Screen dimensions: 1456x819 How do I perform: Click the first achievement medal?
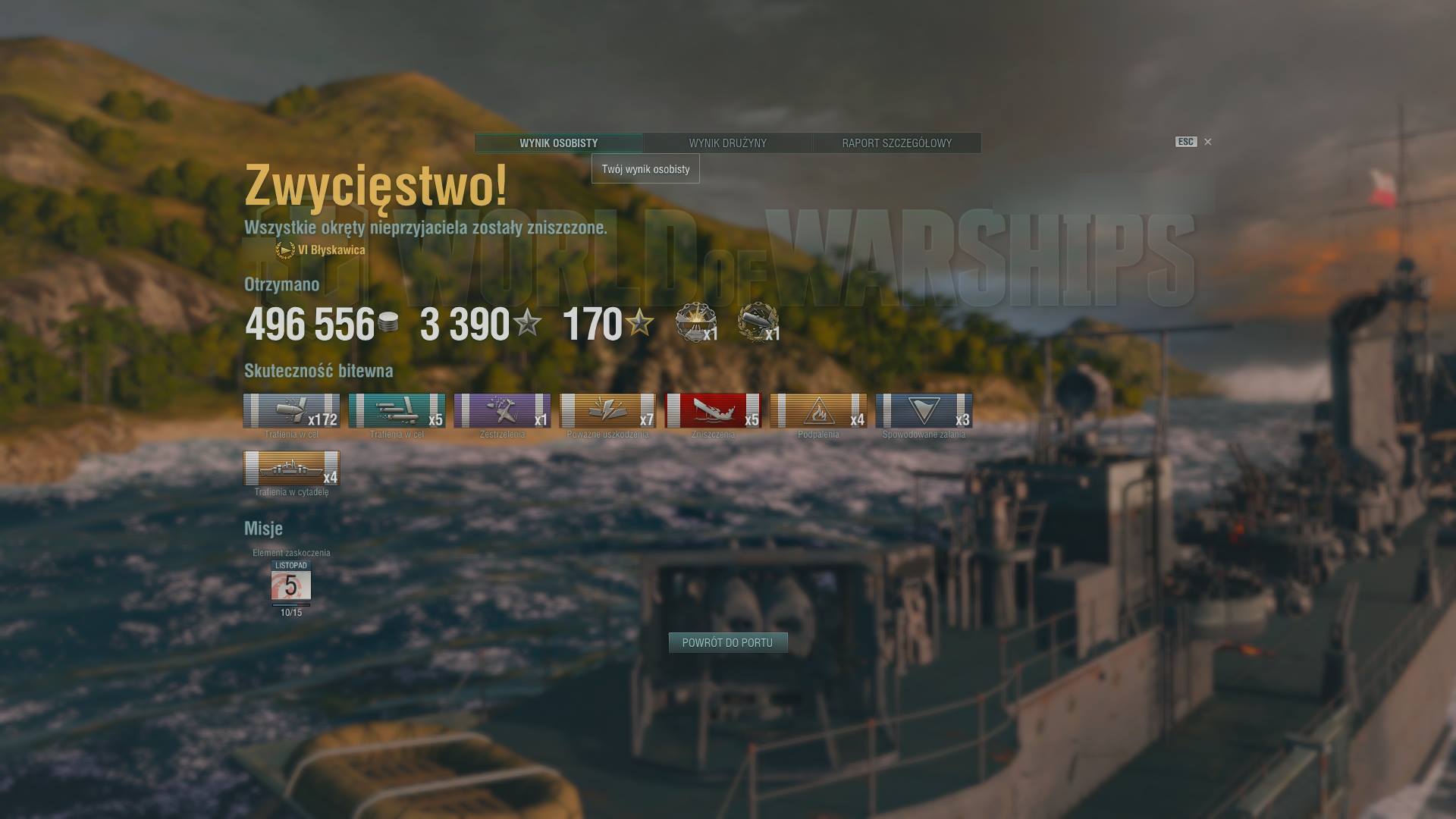(695, 322)
